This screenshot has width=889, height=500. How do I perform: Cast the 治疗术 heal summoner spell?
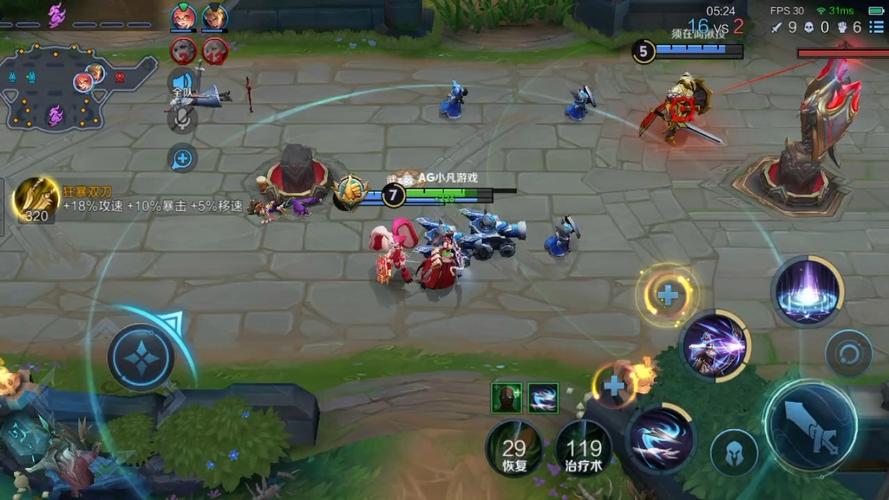tap(583, 447)
